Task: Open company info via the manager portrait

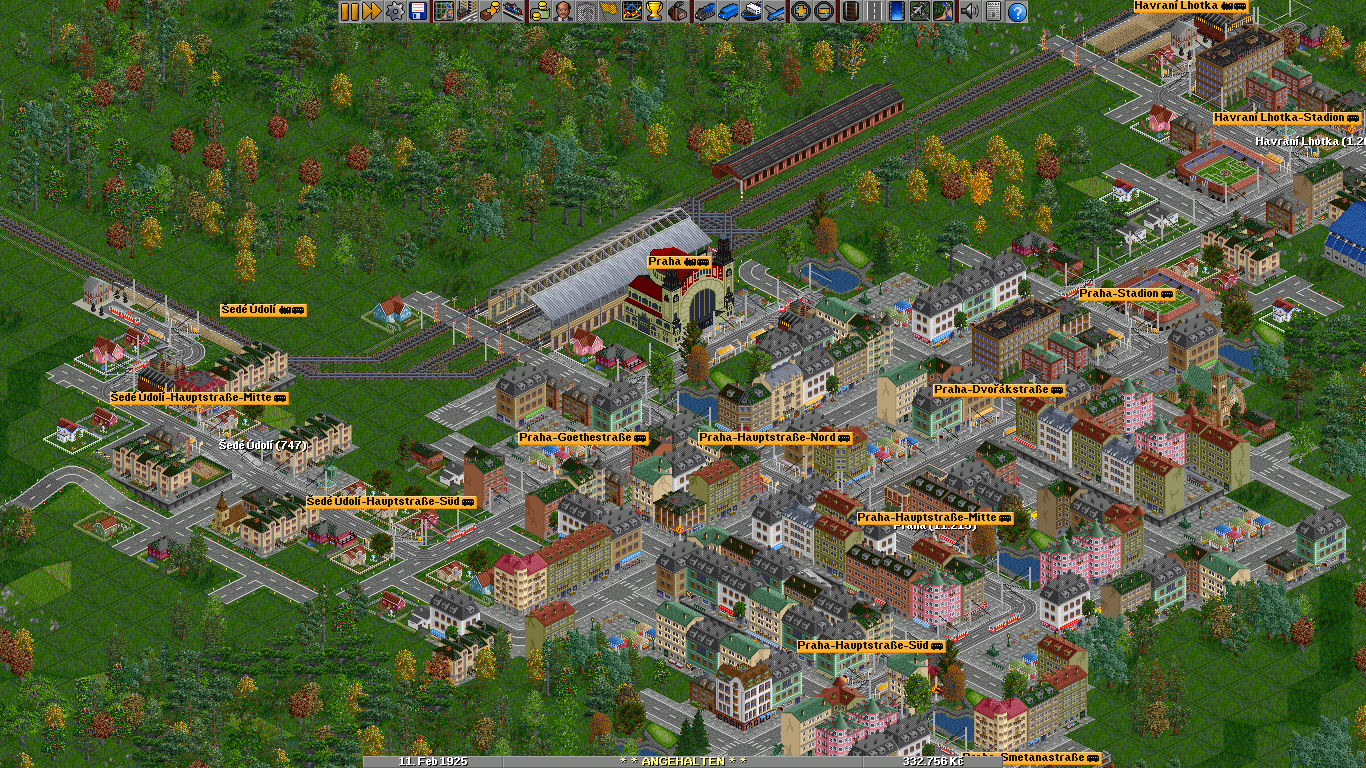Action: tap(563, 11)
